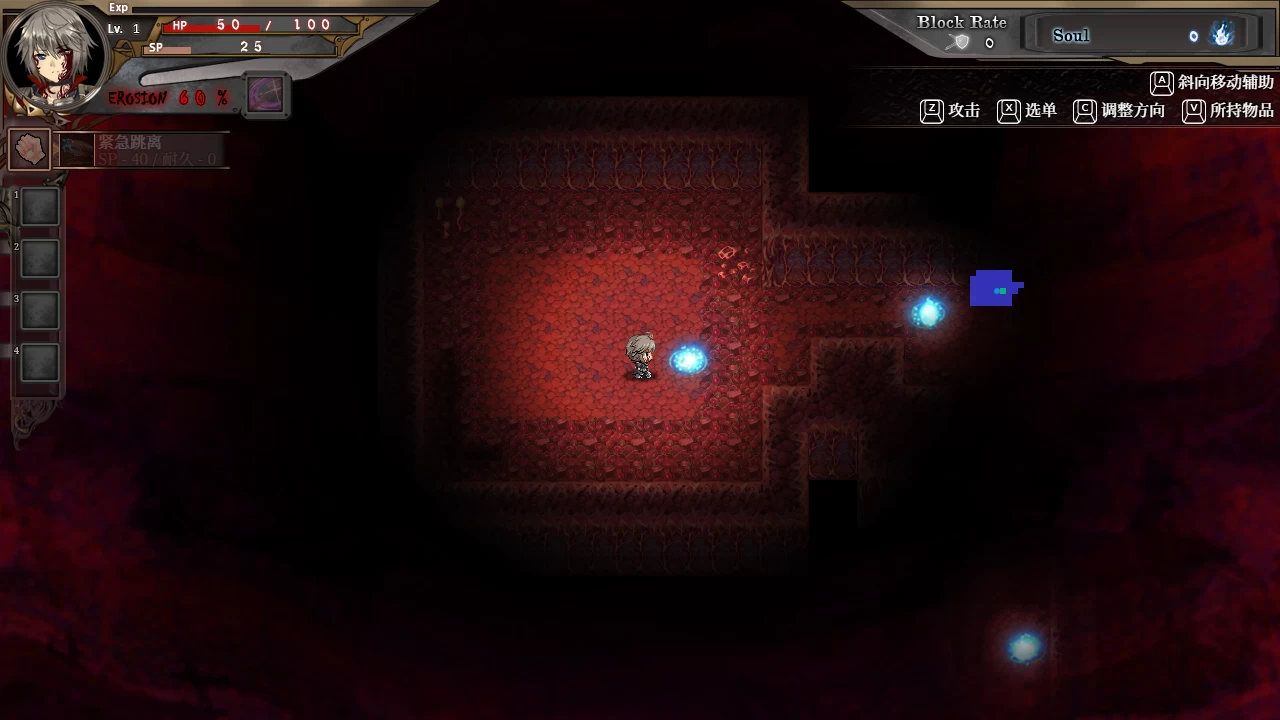The width and height of the screenshot is (1280, 720).
Task: Expand hotbar slot 4
Action: click(x=40, y=363)
